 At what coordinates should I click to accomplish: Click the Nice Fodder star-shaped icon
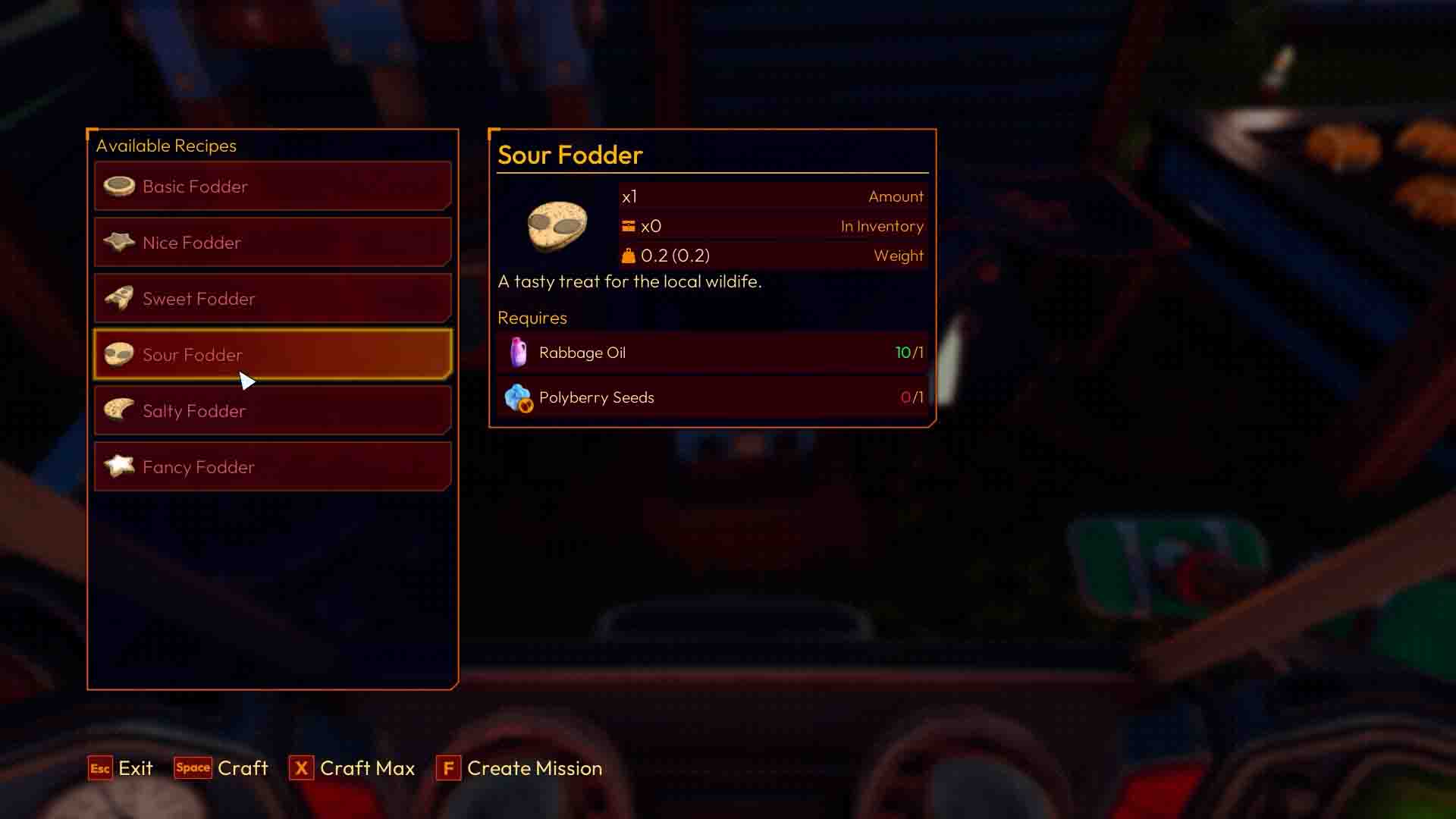121,242
